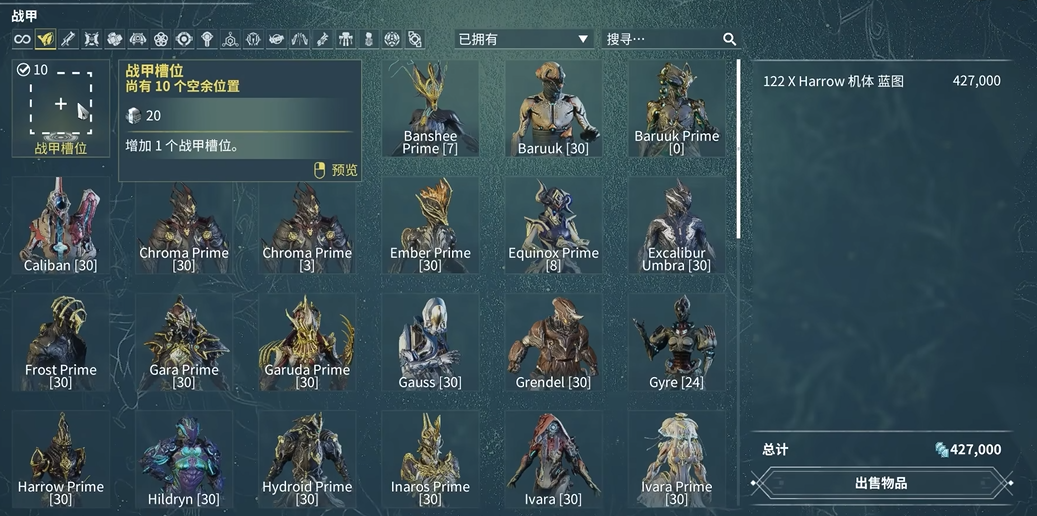Pick the Equinox Prime tile
The height and width of the screenshot is (516, 1037).
[553, 226]
